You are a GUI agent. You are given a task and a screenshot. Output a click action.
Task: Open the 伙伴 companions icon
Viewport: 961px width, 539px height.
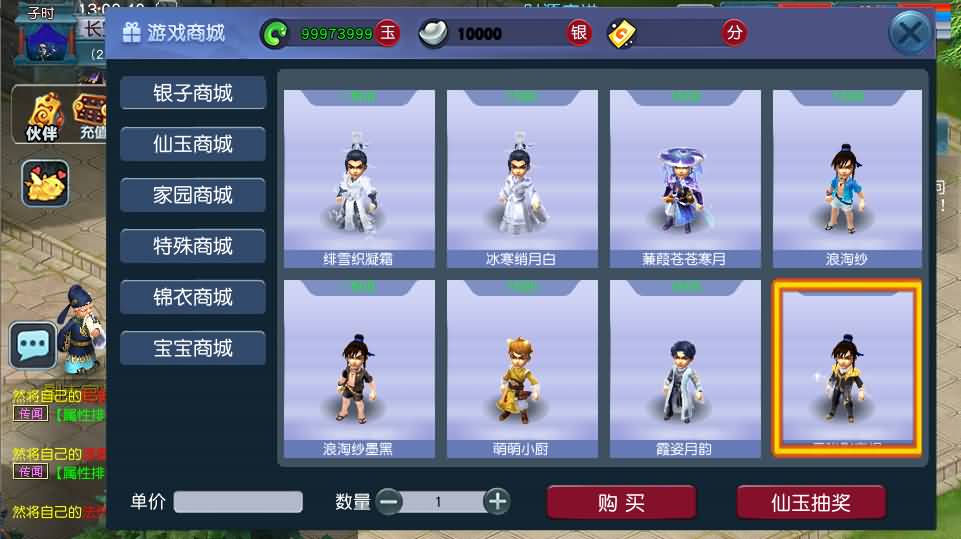pyautogui.click(x=41, y=116)
